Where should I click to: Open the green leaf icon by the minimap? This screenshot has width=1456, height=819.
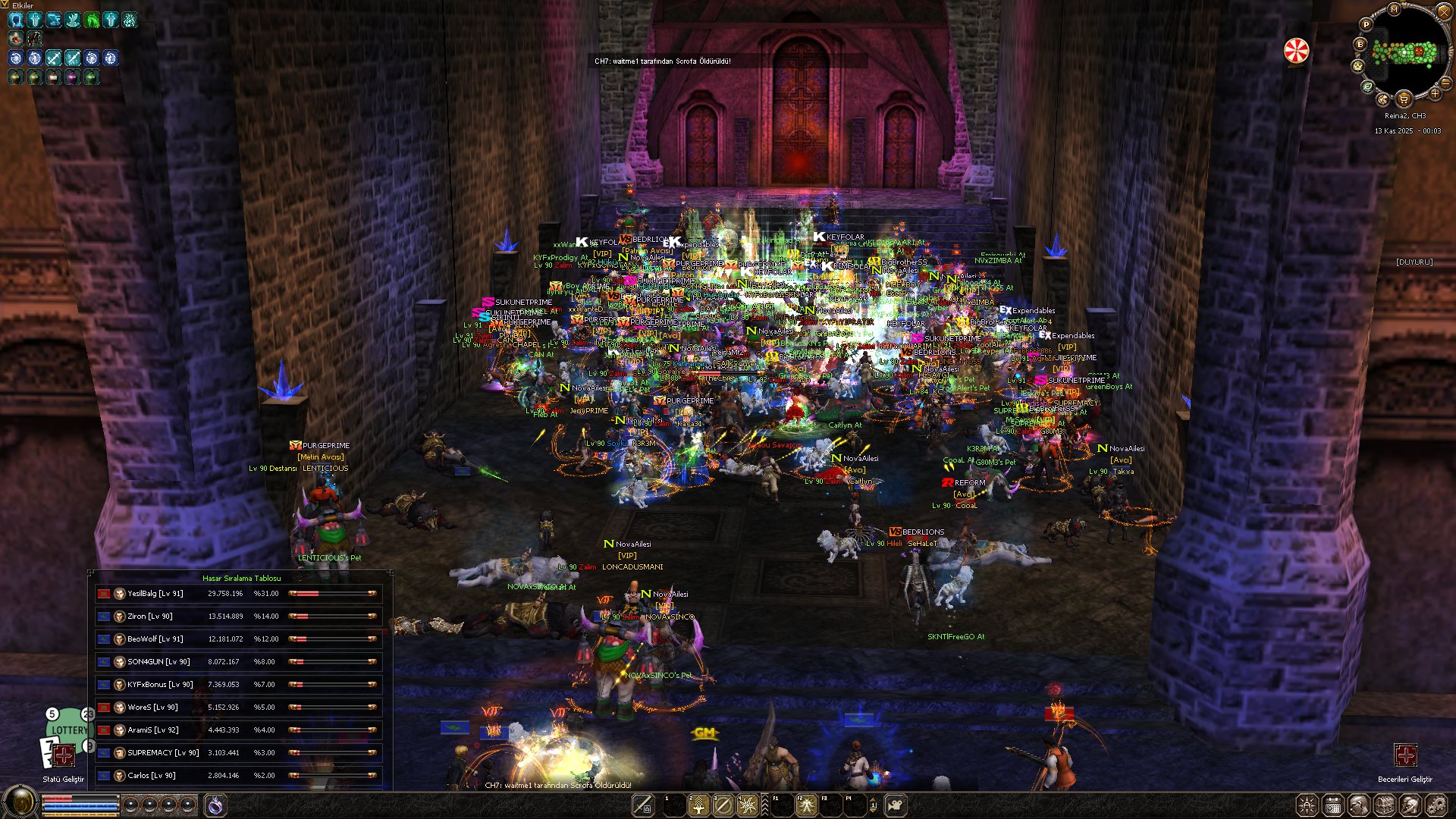pyautogui.click(x=1367, y=86)
